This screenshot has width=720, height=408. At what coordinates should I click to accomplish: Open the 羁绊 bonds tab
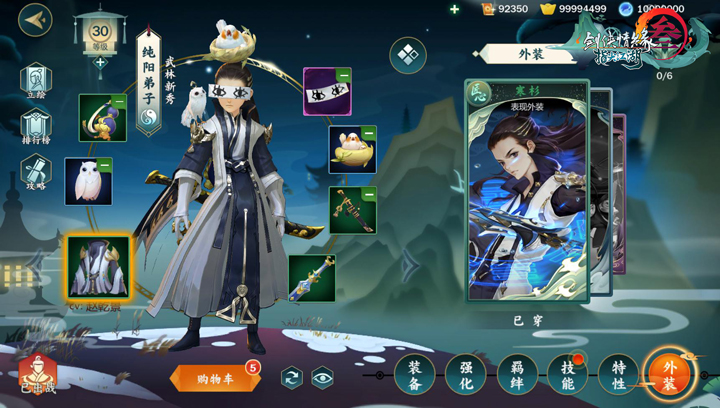click(x=516, y=374)
